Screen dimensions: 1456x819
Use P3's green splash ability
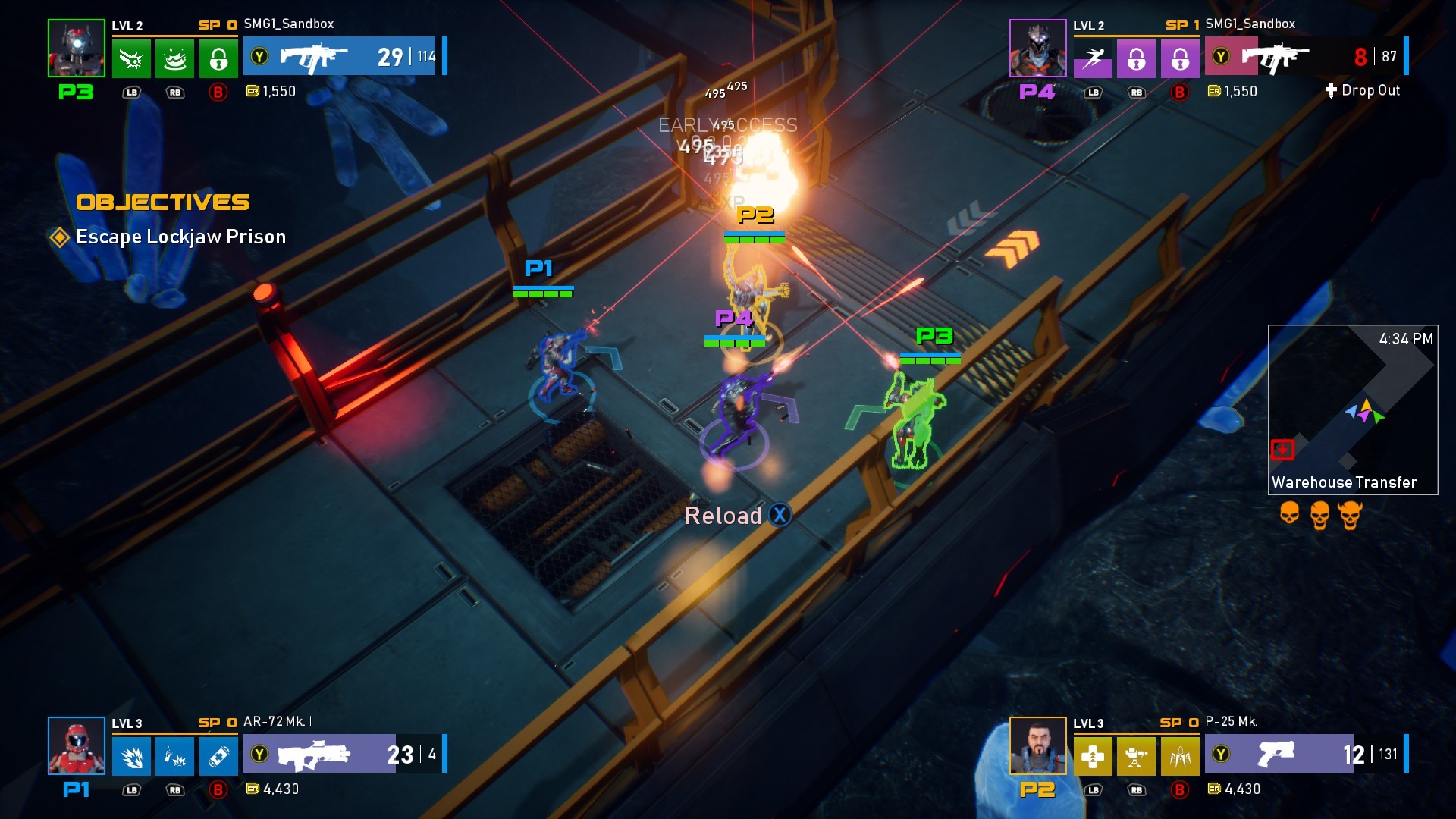[x=175, y=58]
